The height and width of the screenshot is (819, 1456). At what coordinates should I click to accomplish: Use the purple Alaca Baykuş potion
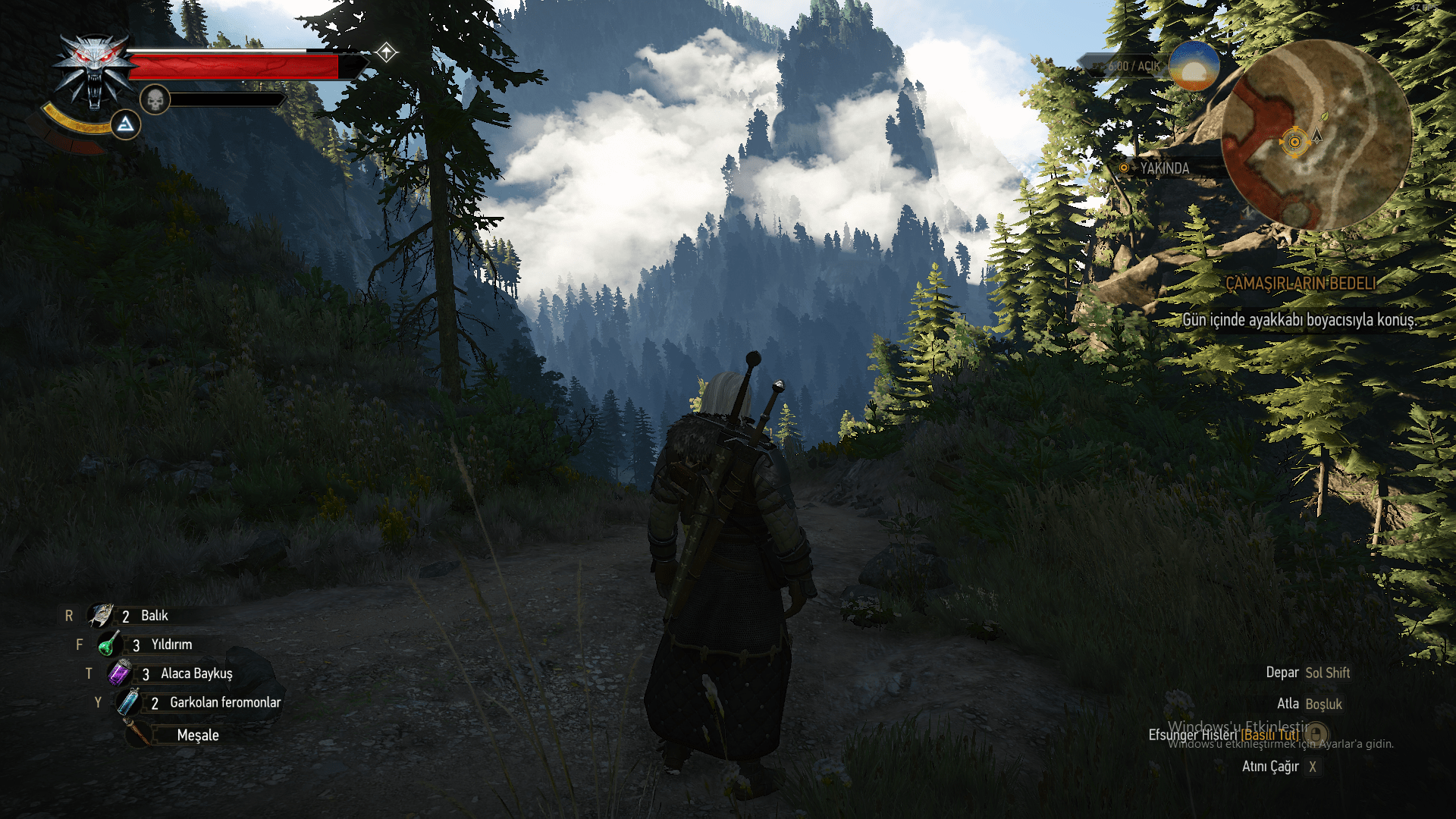pos(120,673)
